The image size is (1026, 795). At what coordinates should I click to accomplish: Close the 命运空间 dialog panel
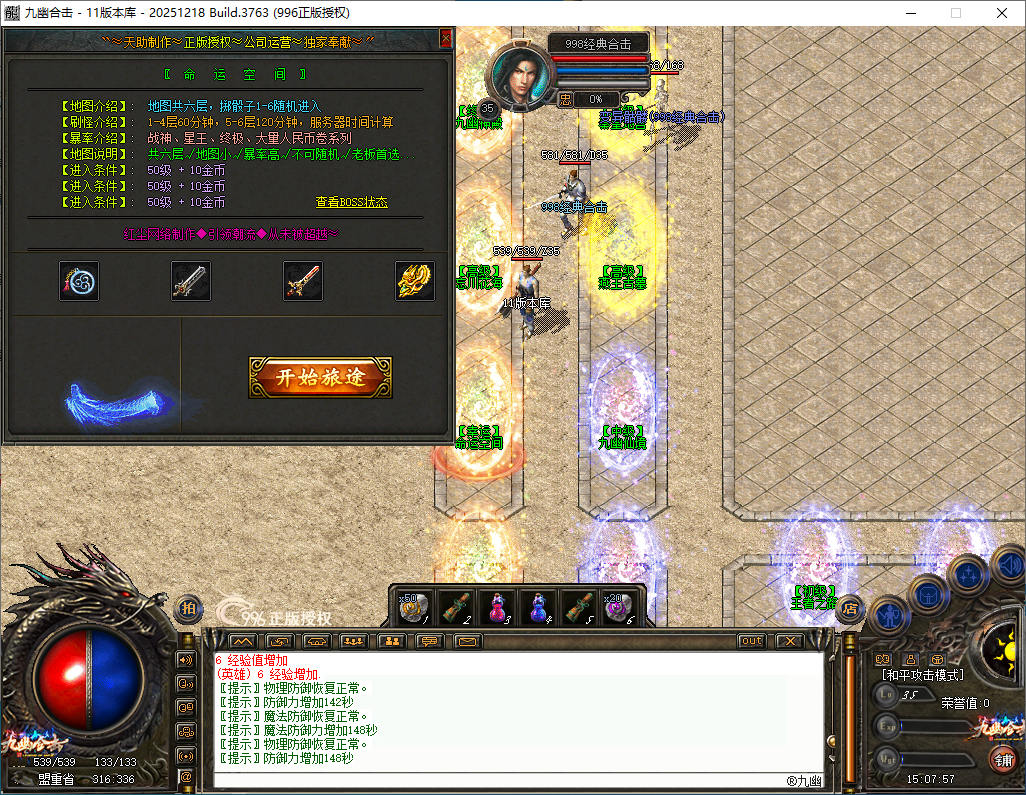tap(446, 38)
